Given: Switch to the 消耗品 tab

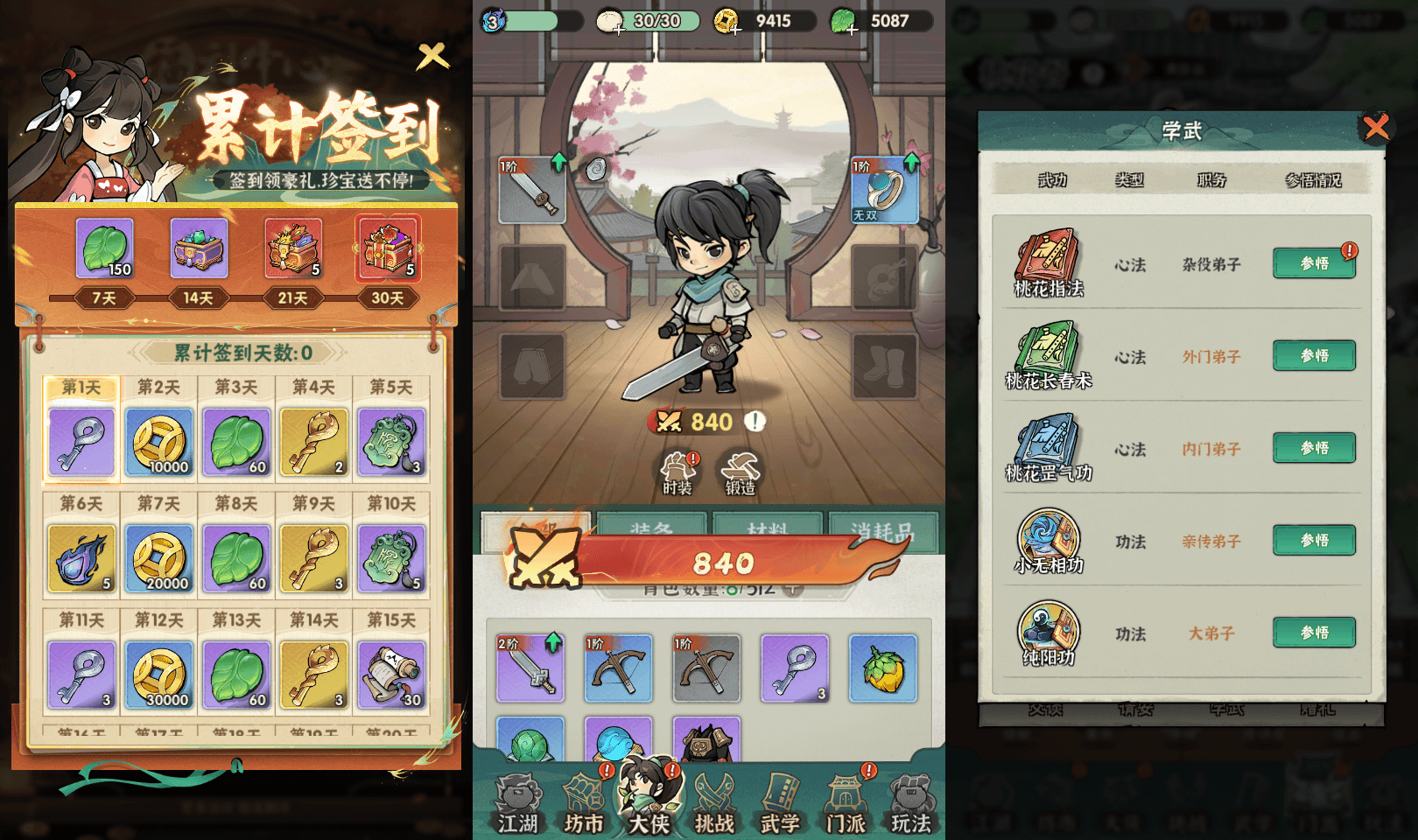Looking at the screenshot, I should (x=882, y=529).
